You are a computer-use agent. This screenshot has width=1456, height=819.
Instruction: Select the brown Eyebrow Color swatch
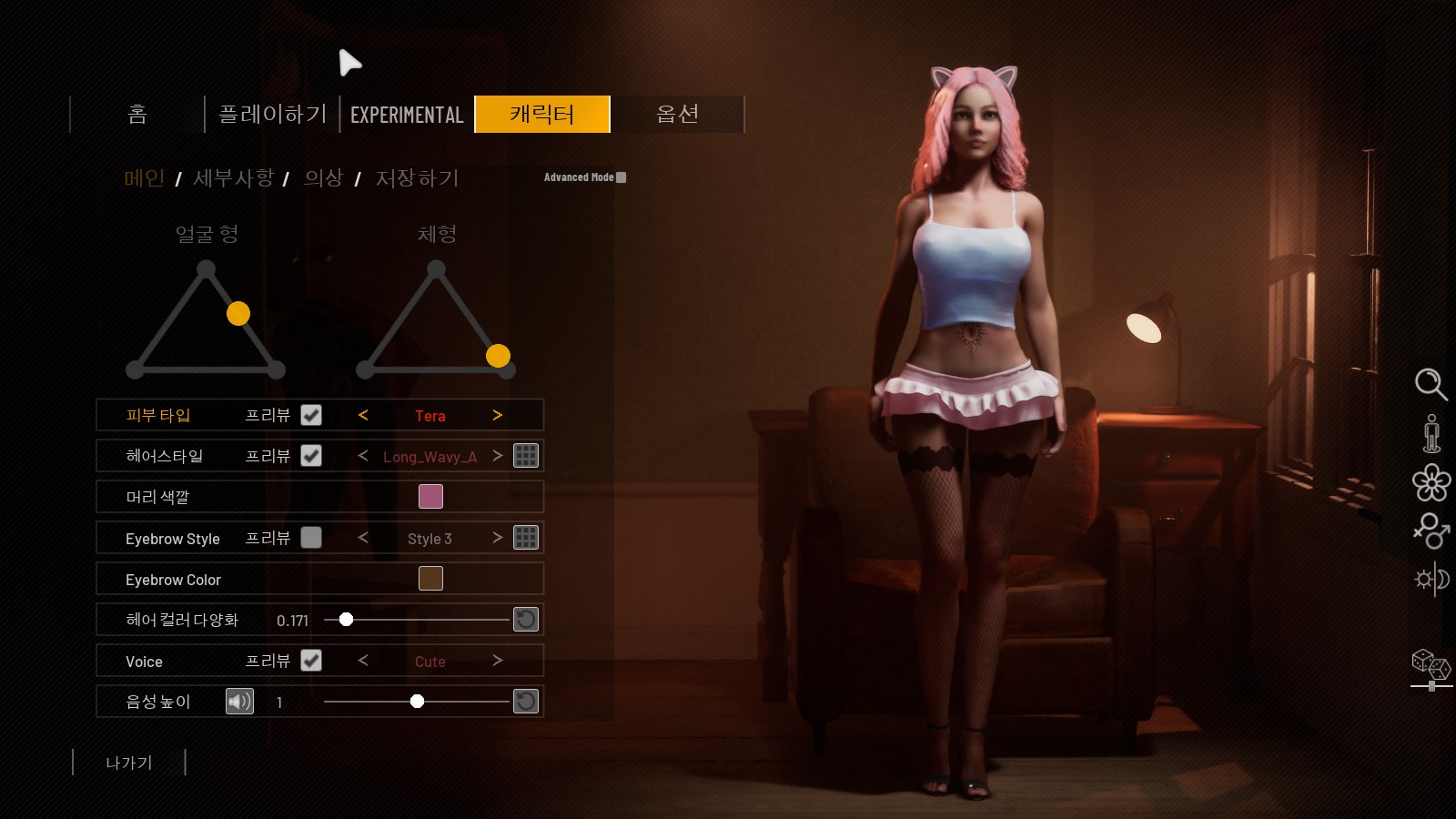pyautogui.click(x=430, y=579)
